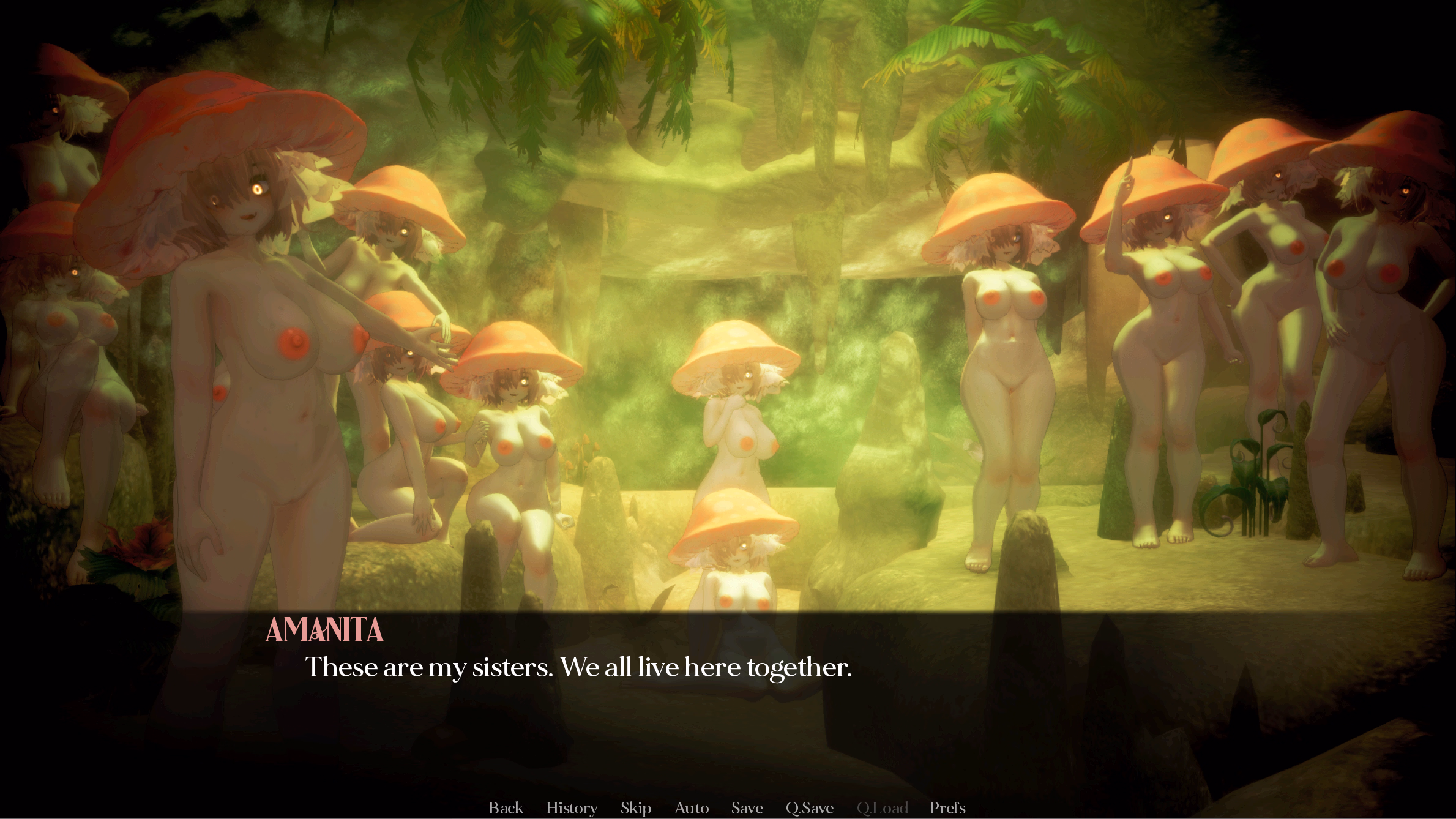Screen dimensions: 1456x819
Task: Enable Auto-advance for text
Action: 691,808
